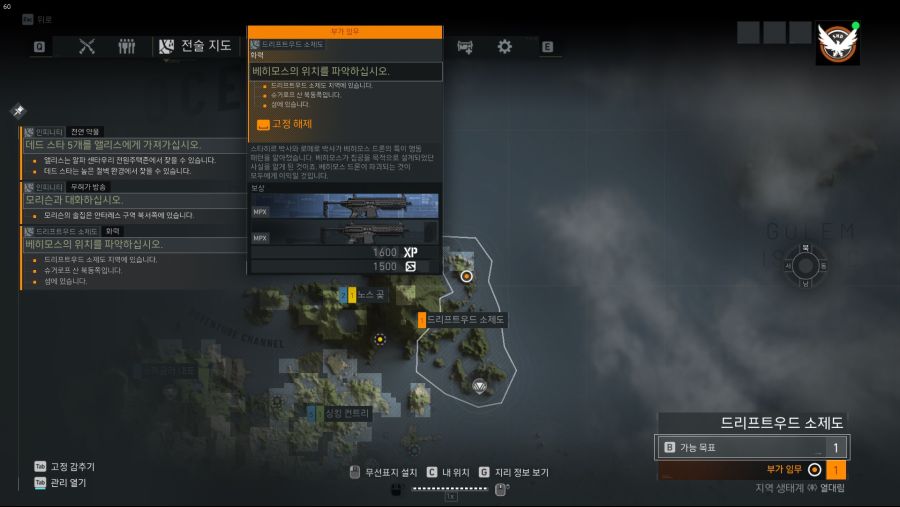This screenshot has height=507, width=900.
Task: Select the pinned Dead Star delivery mission
Action: coord(113,145)
